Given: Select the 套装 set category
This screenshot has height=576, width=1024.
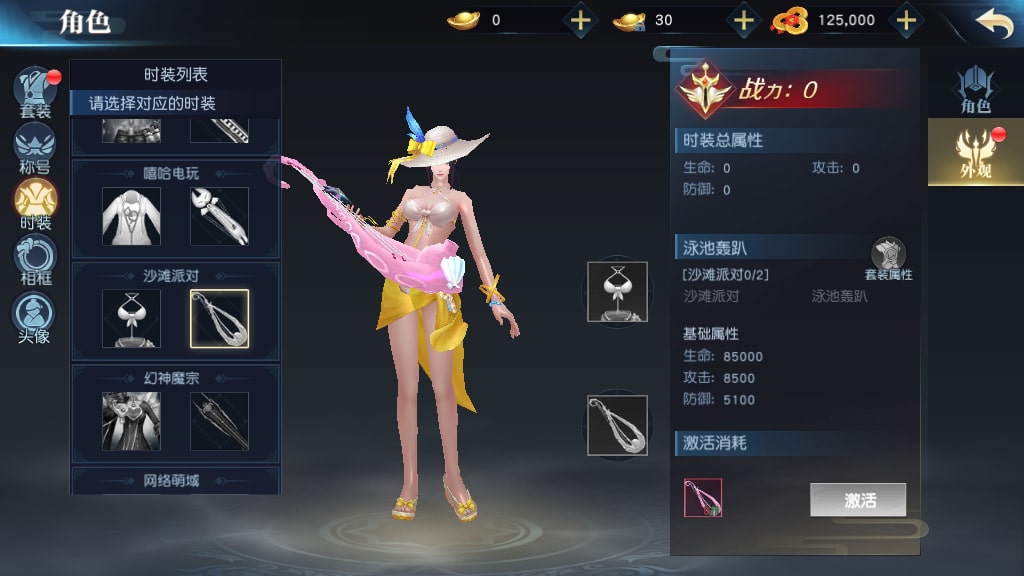Looking at the screenshot, I should (35, 92).
